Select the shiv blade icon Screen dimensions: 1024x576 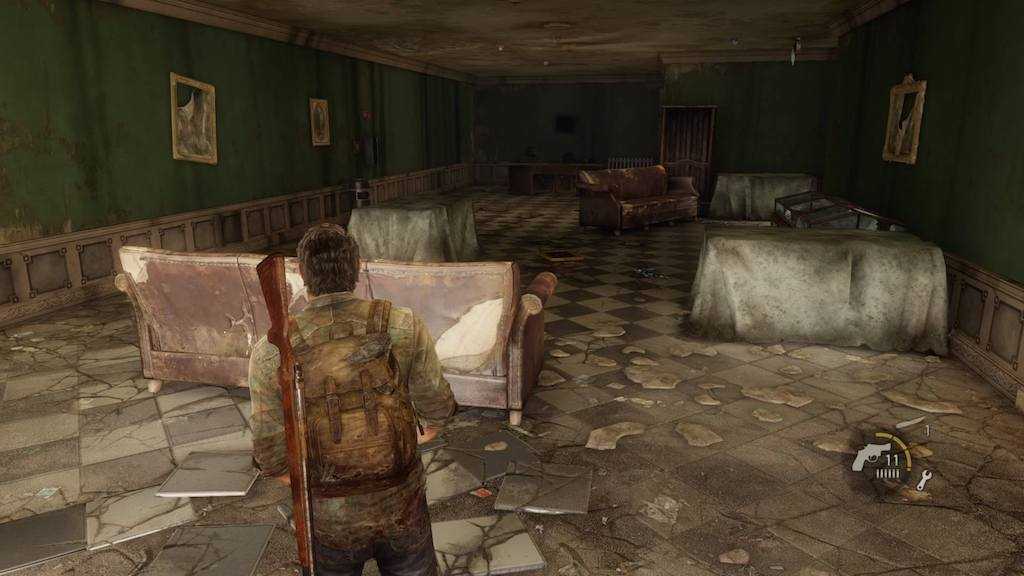[910, 424]
